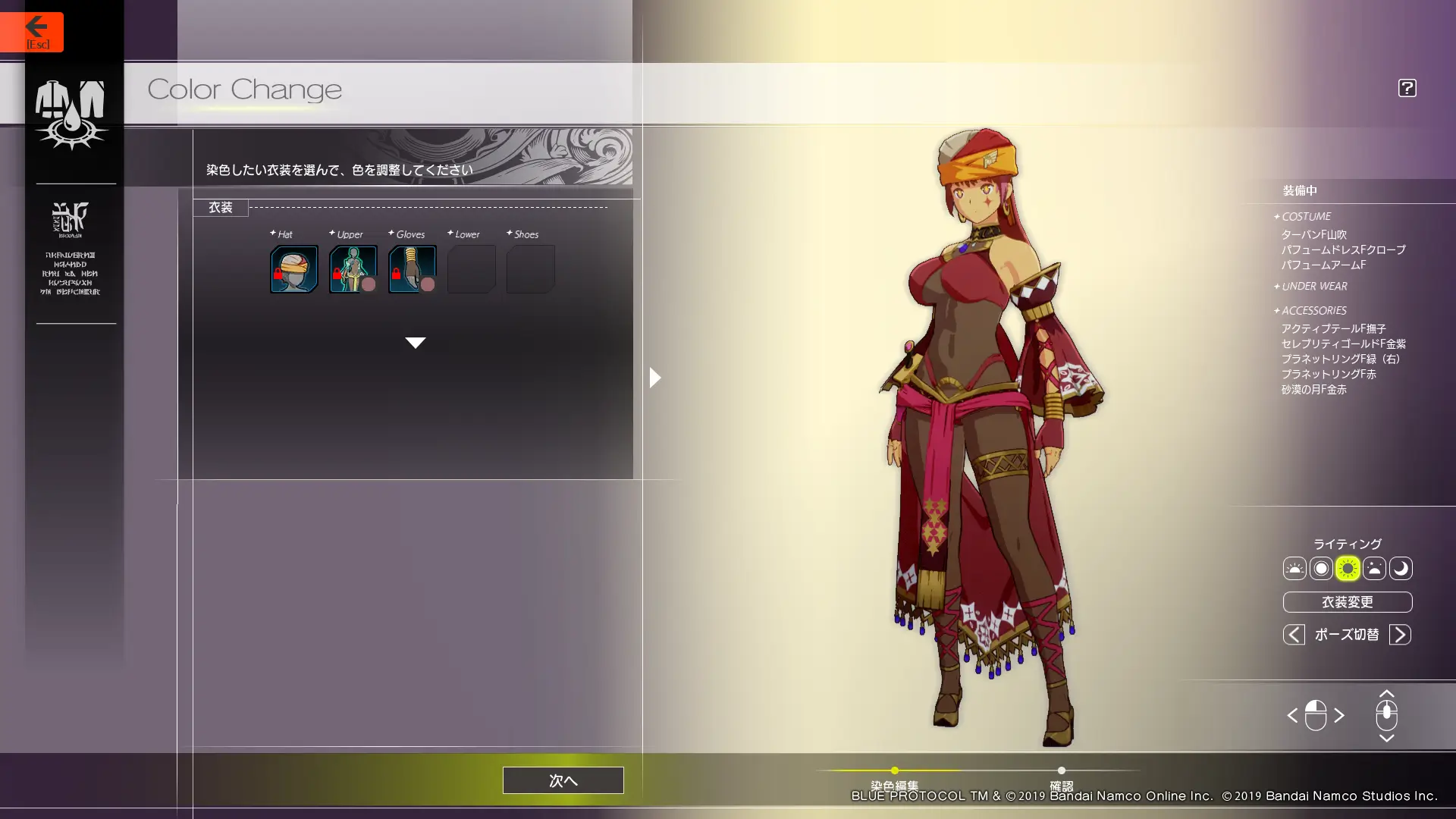Proceed with the 次へ button
This screenshot has width=1456, height=819.
563,780
